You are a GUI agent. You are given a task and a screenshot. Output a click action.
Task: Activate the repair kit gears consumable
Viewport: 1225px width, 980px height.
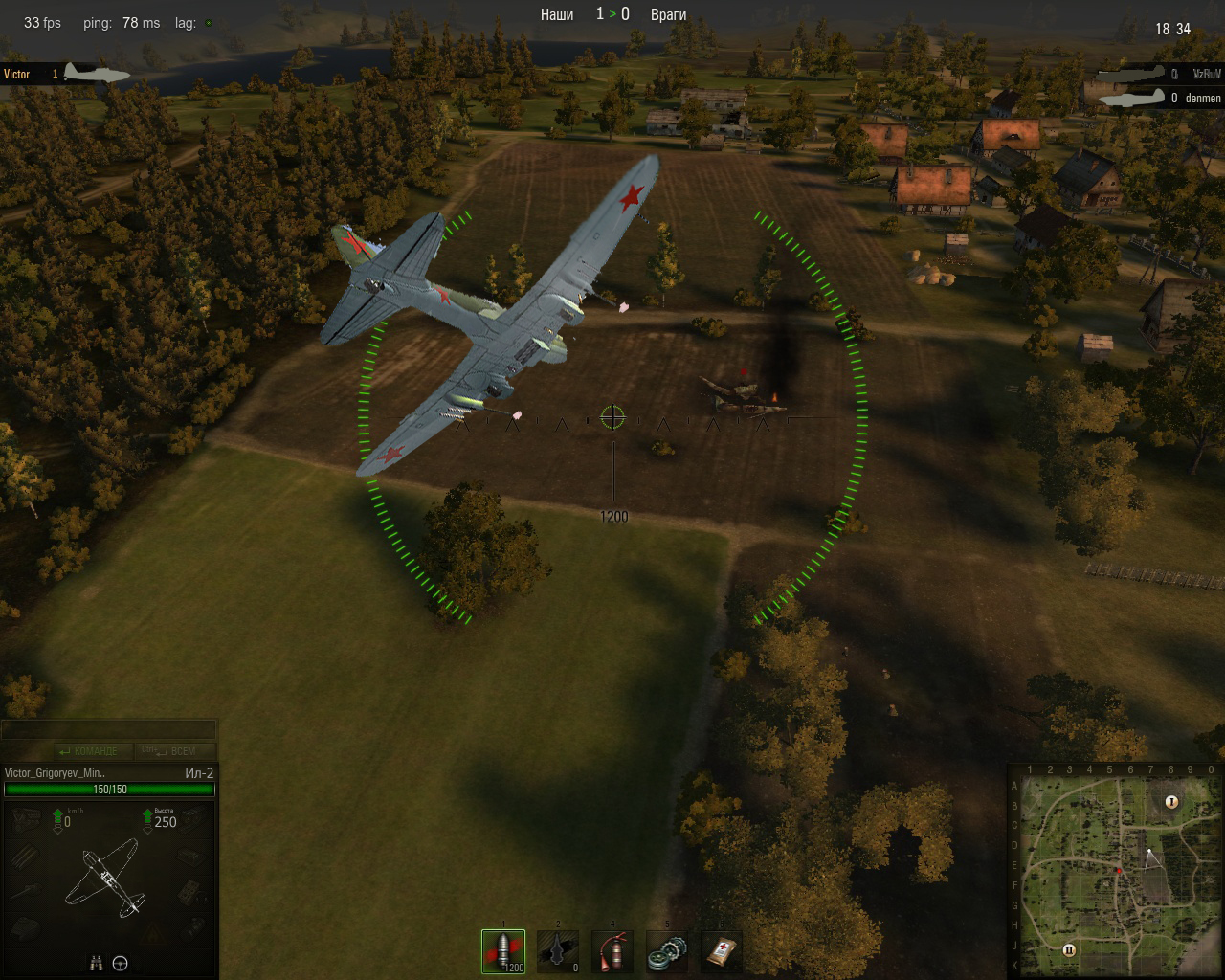pos(667,951)
